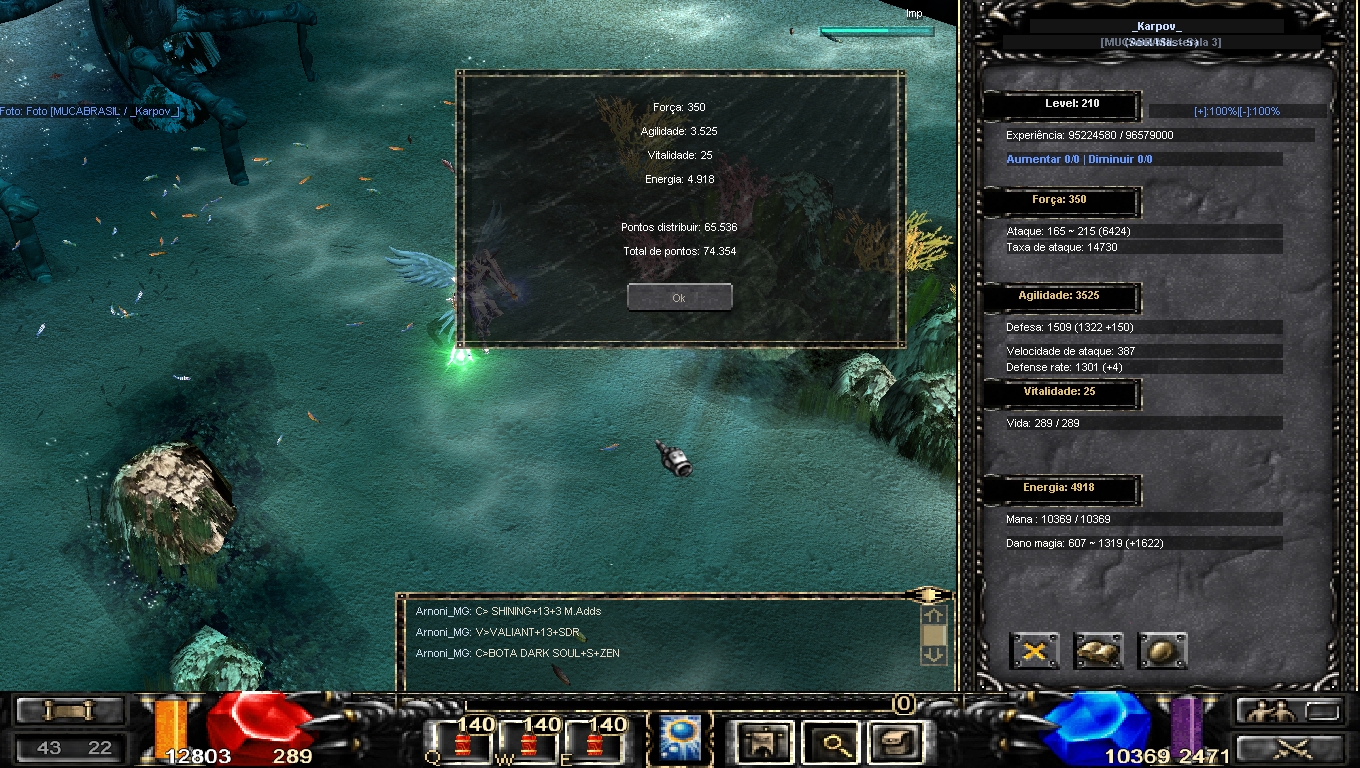Click the Diminuir 0/0 link
This screenshot has height=768, width=1360.
pos(1120,160)
